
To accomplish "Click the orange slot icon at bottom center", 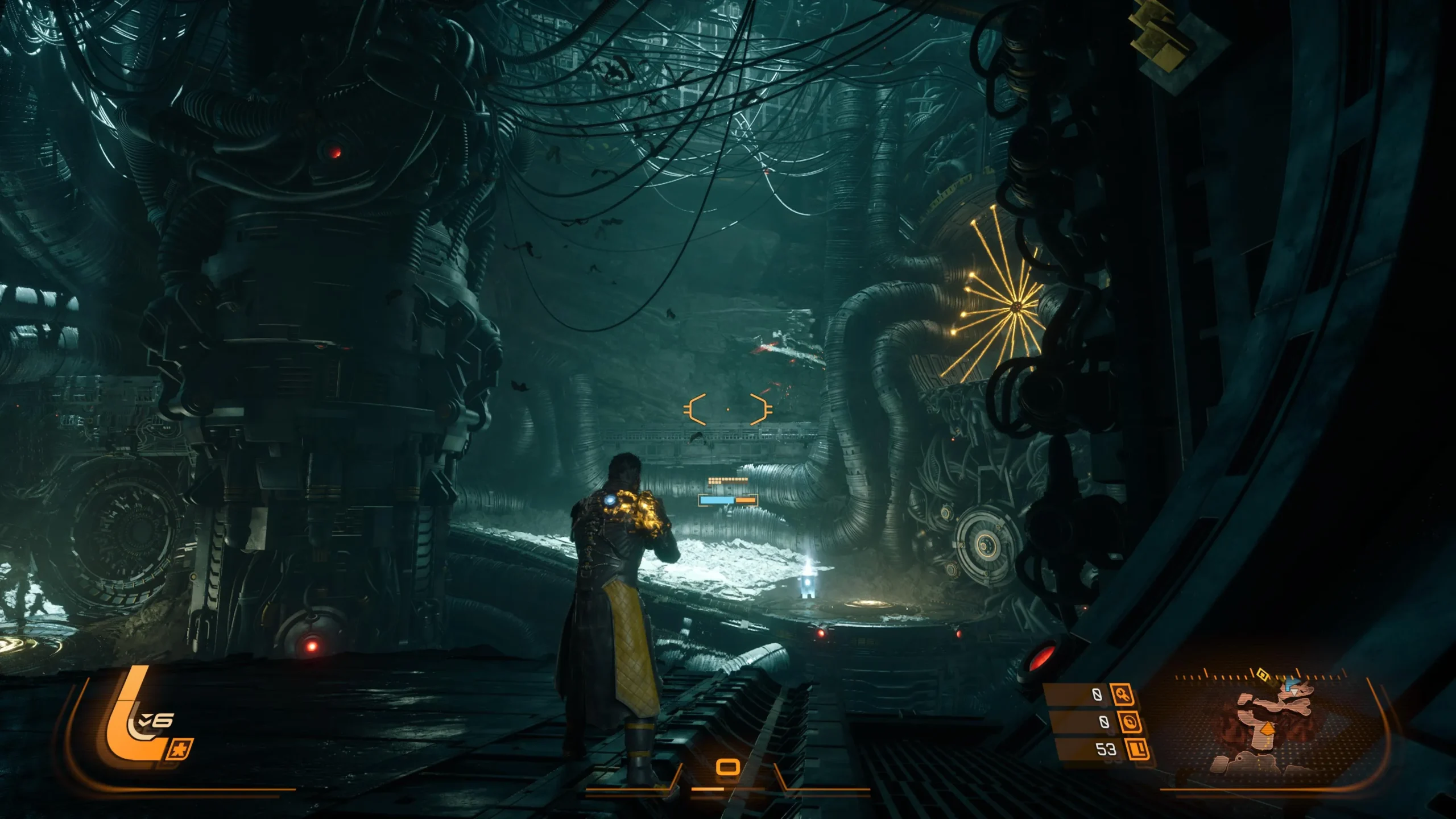I will pos(727,768).
